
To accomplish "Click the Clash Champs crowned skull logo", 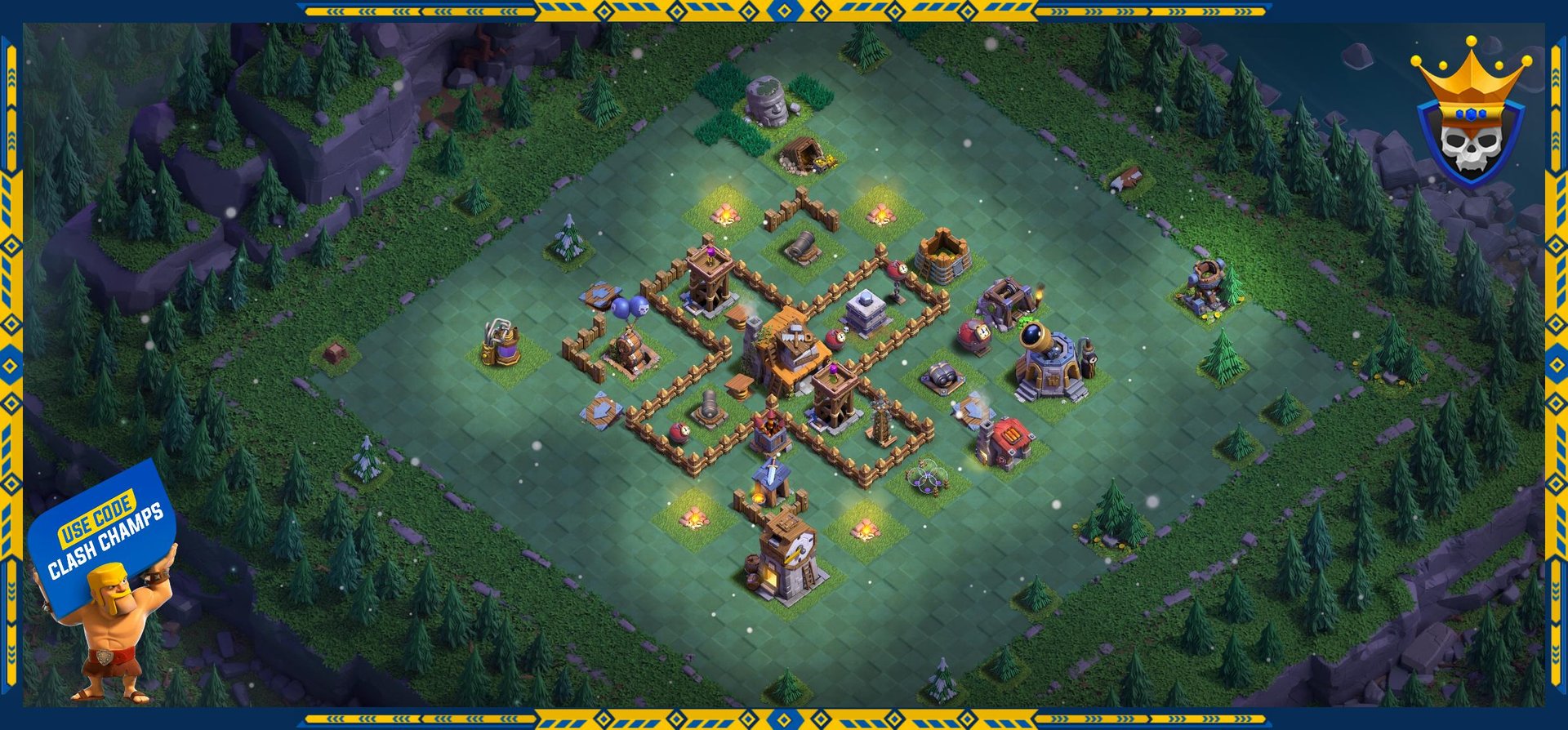I will click(1470, 114).
